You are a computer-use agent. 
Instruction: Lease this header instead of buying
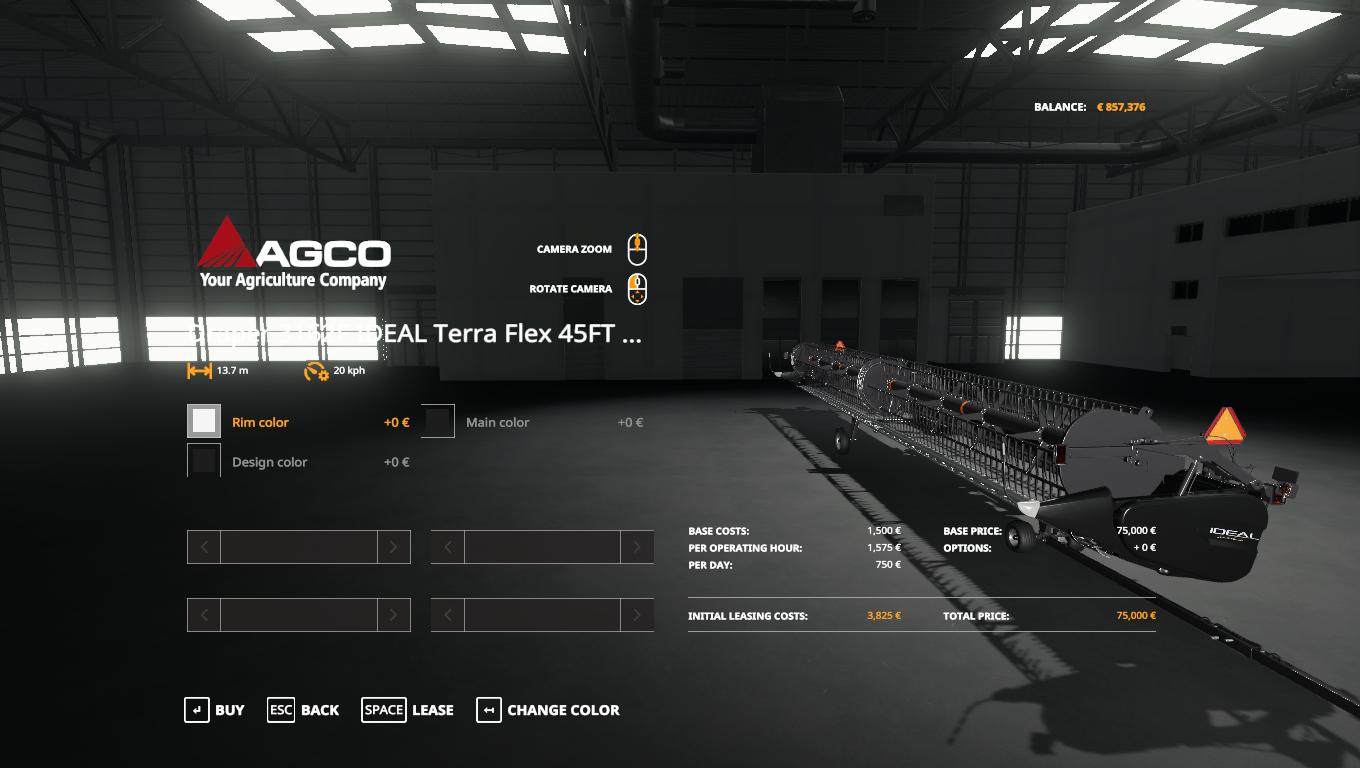tap(407, 710)
